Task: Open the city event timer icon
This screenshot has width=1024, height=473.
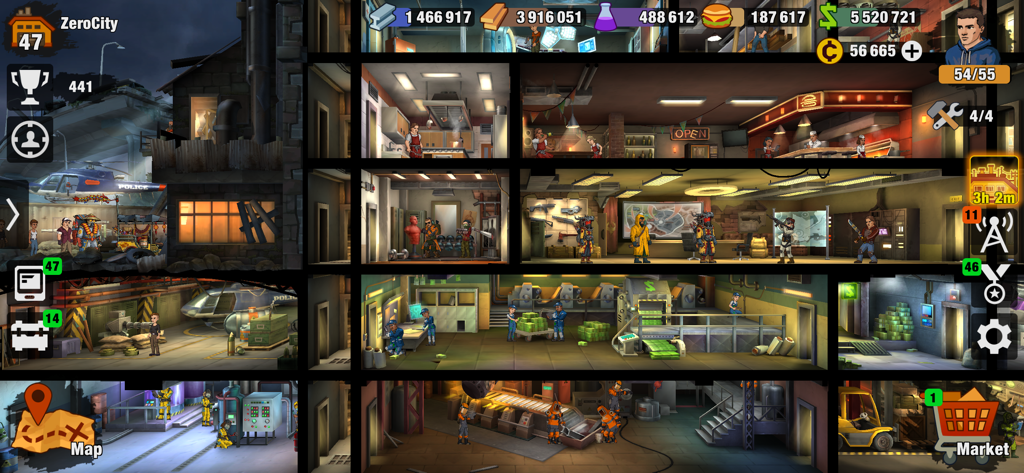Action: (x=993, y=181)
